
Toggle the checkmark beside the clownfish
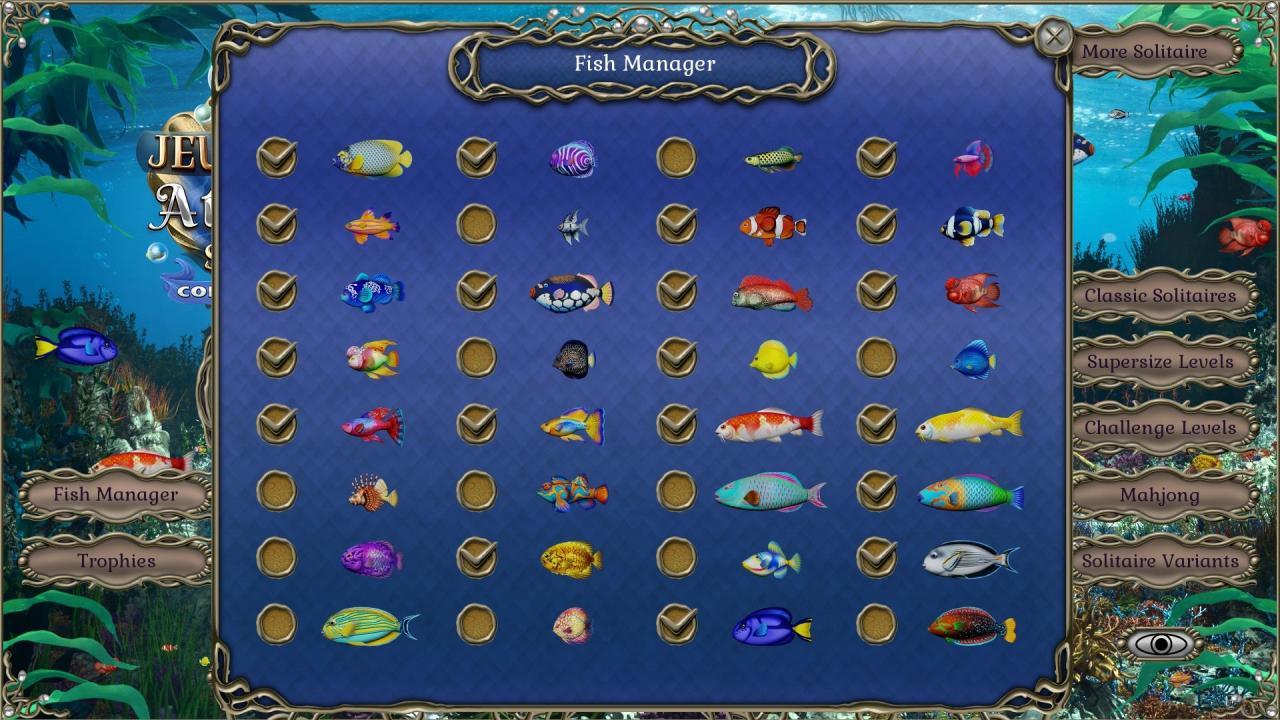pyautogui.click(x=676, y=222)
